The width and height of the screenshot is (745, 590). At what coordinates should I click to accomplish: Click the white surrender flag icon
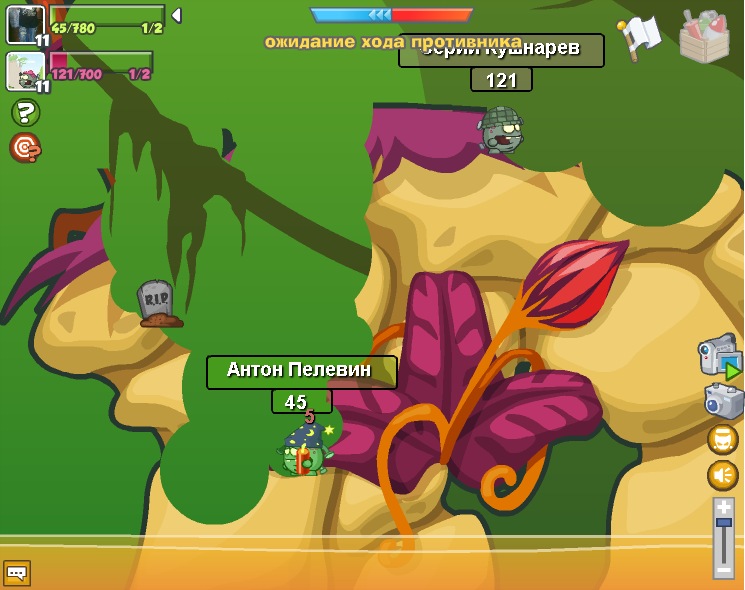pos(639,38)
